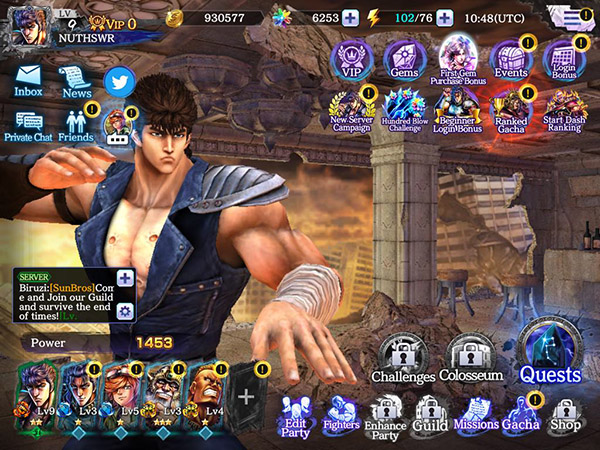Claim the Login Bonus
This screenshot has height=450, width=600.
click(565, 60)
